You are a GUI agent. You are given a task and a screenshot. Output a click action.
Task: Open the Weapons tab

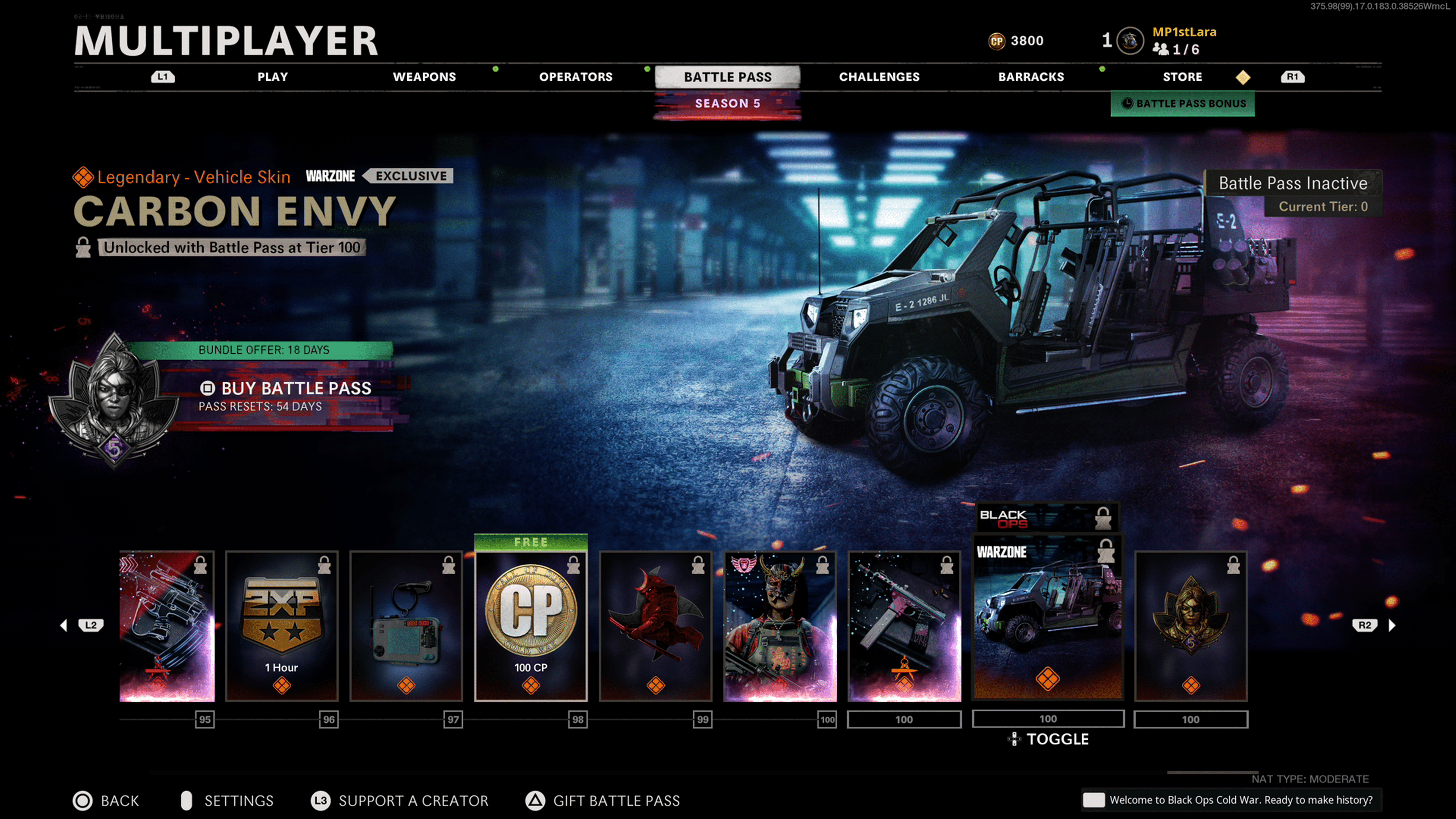[x=424, y=77]
